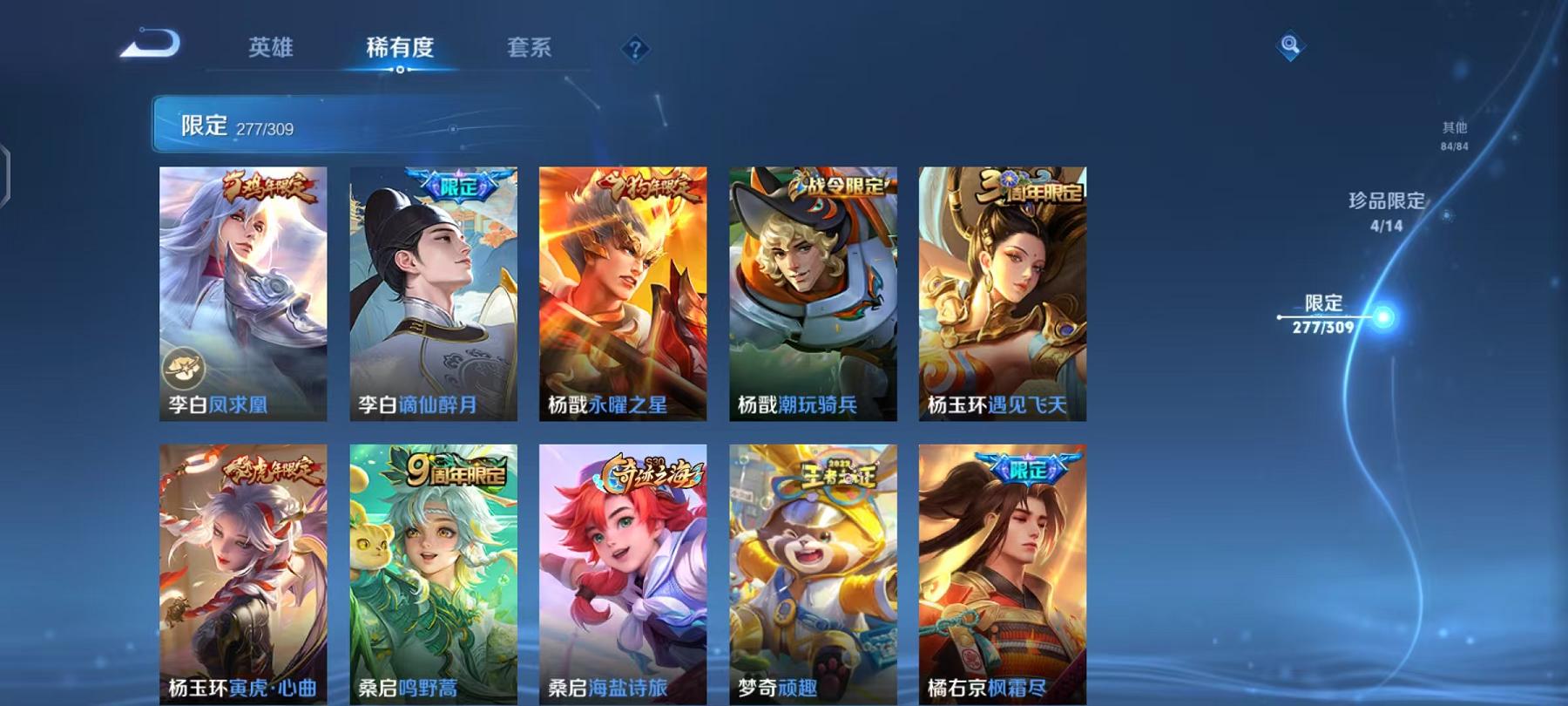1568x706 pixels.
Task: Click the glowing progress dot beside 限定
Action: tap(1383, 315)
